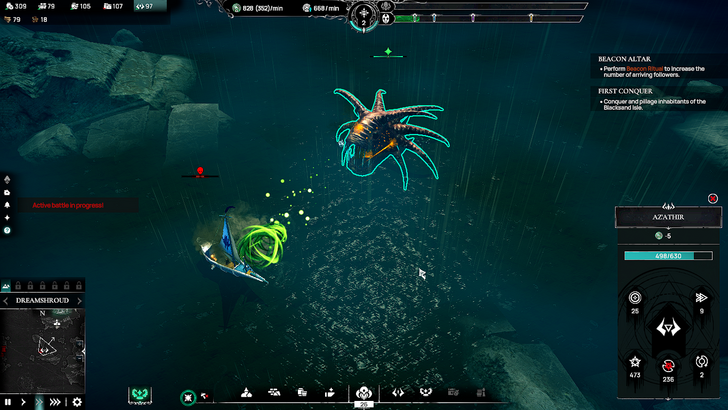728x410 pixels.
Task: Click the Dreamshroud minimap
Action: coord(42,350)
